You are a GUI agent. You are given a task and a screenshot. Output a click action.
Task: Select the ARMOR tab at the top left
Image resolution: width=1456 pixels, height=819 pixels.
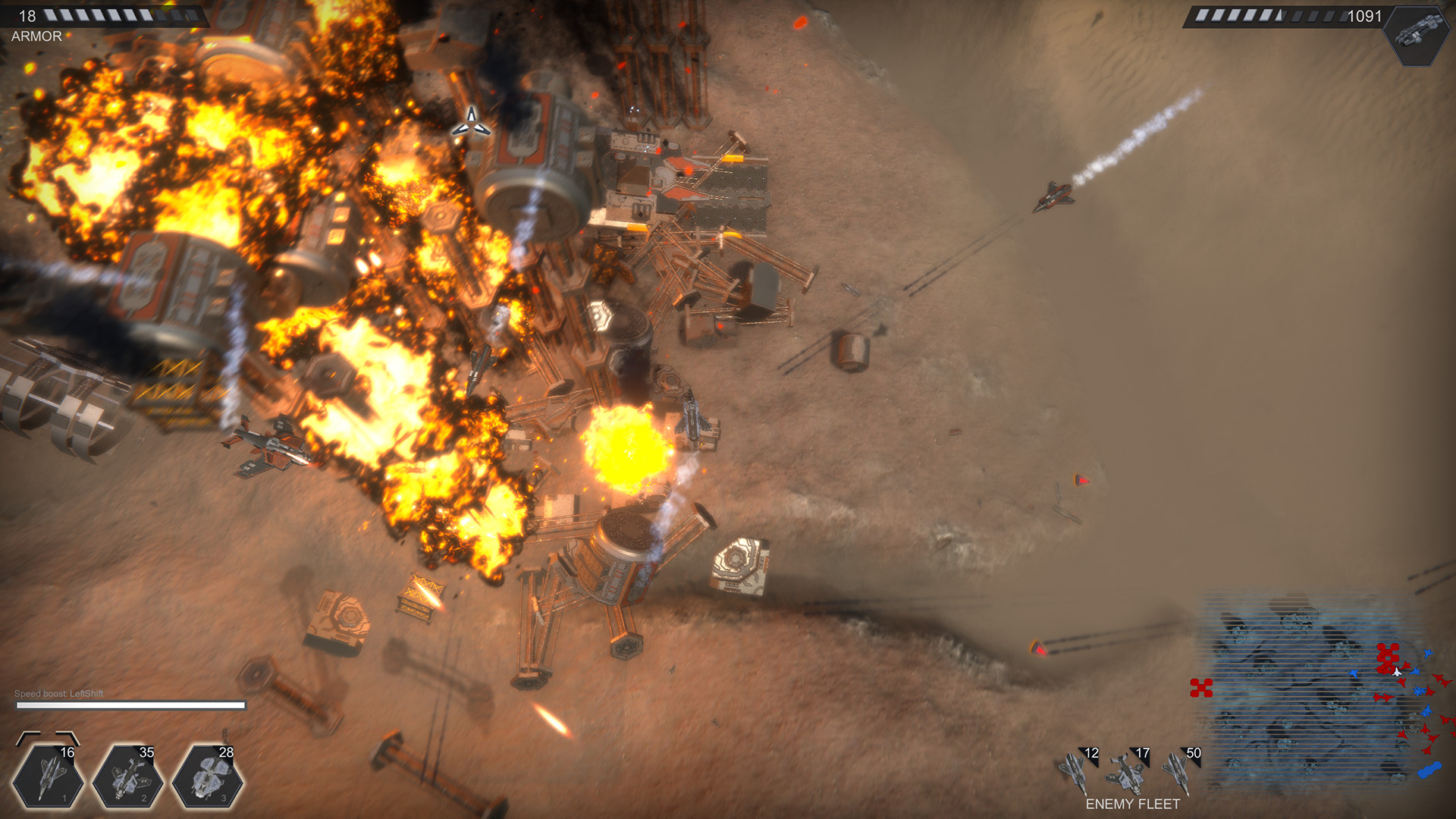(x=35, y=35)
